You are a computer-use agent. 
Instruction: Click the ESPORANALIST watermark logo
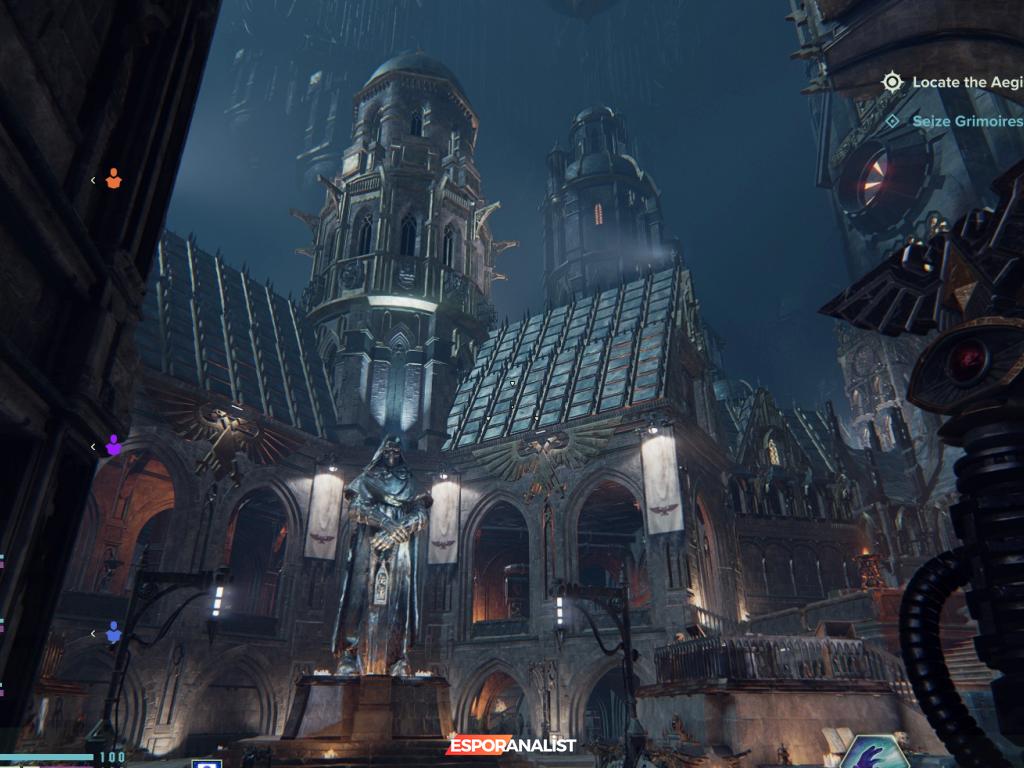click(x=511, y=746)
